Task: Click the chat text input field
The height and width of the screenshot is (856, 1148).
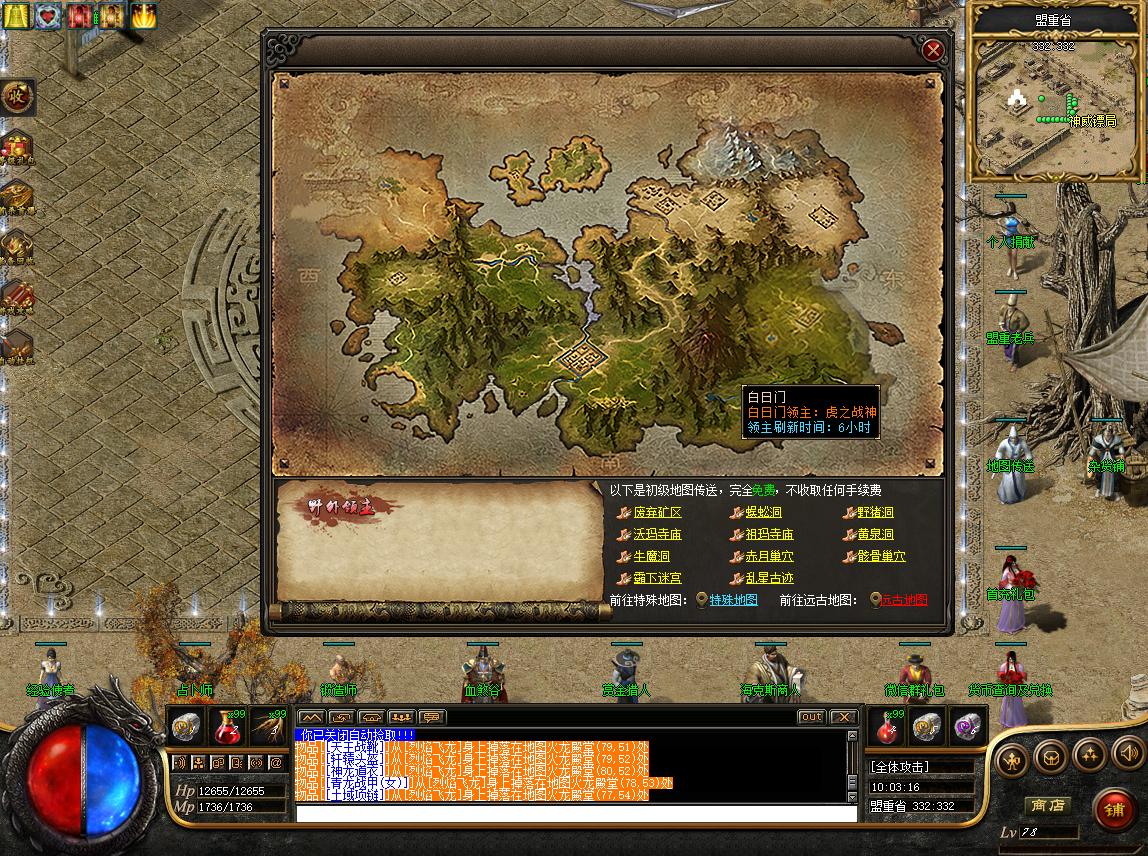Action: point(576,814)
